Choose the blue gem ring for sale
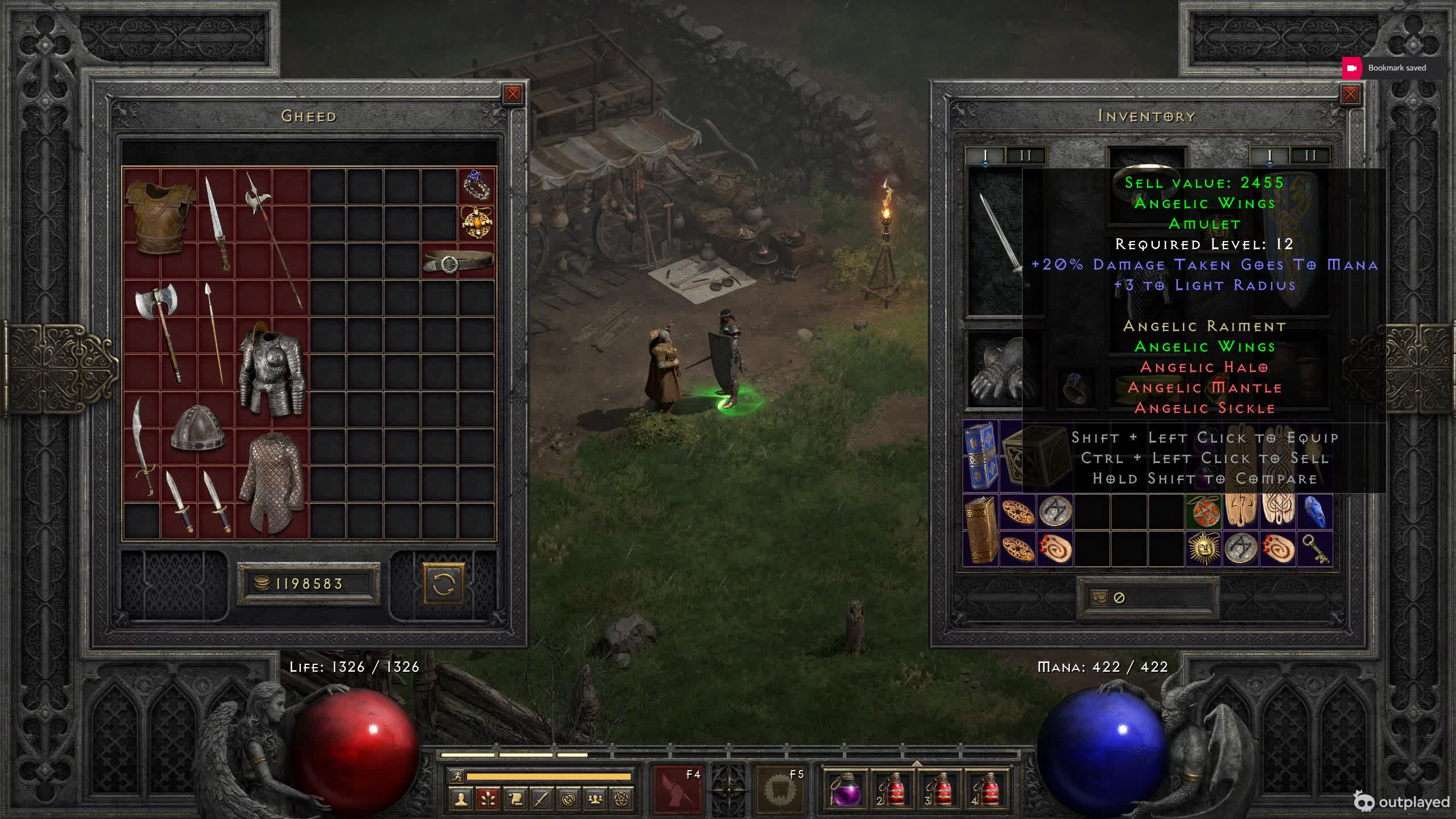 [x=476, y=185]
